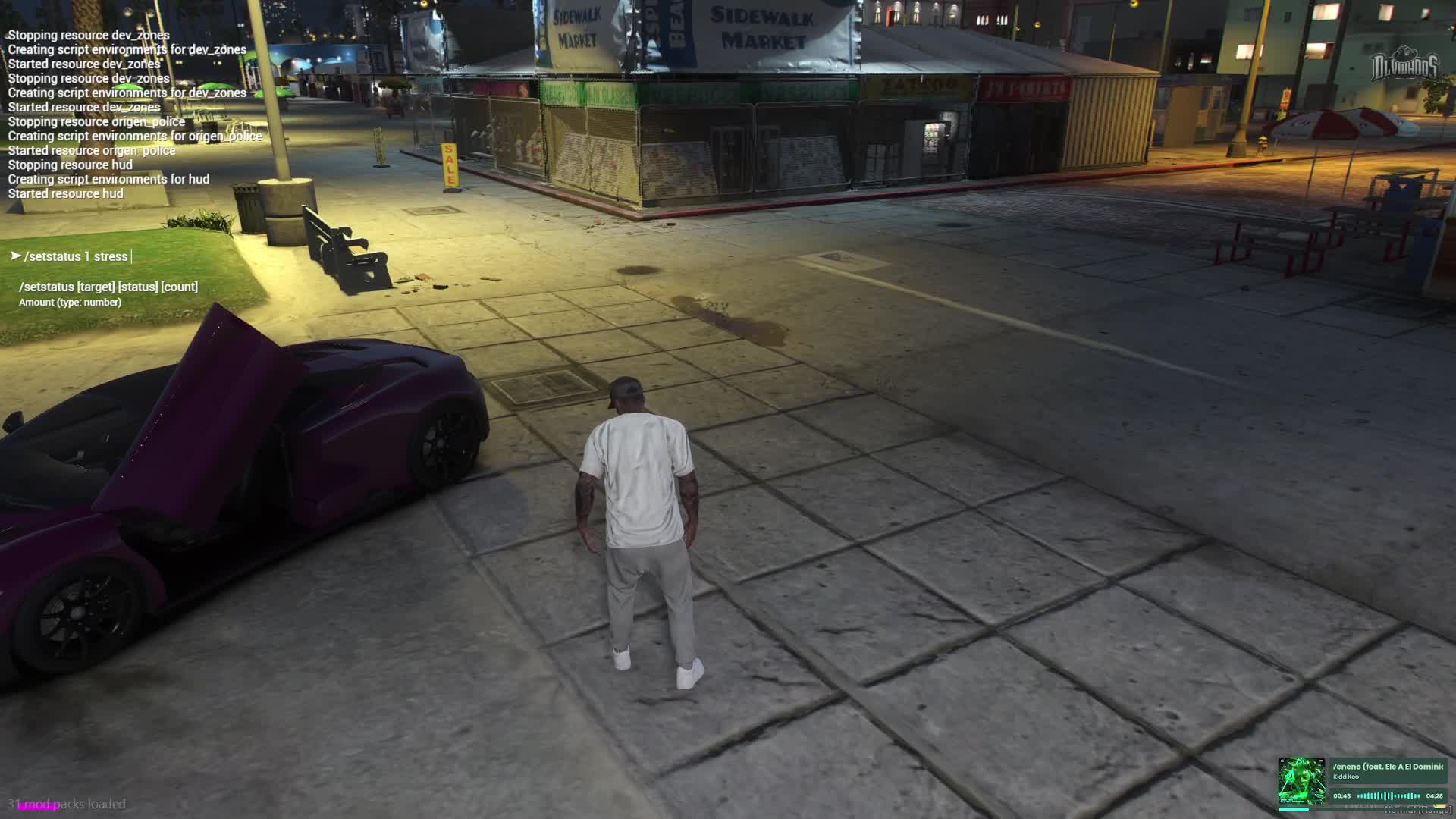This screenshot has height=819, width=1456.
Task: Click the Veneno song title
Action: point(1388,767)
